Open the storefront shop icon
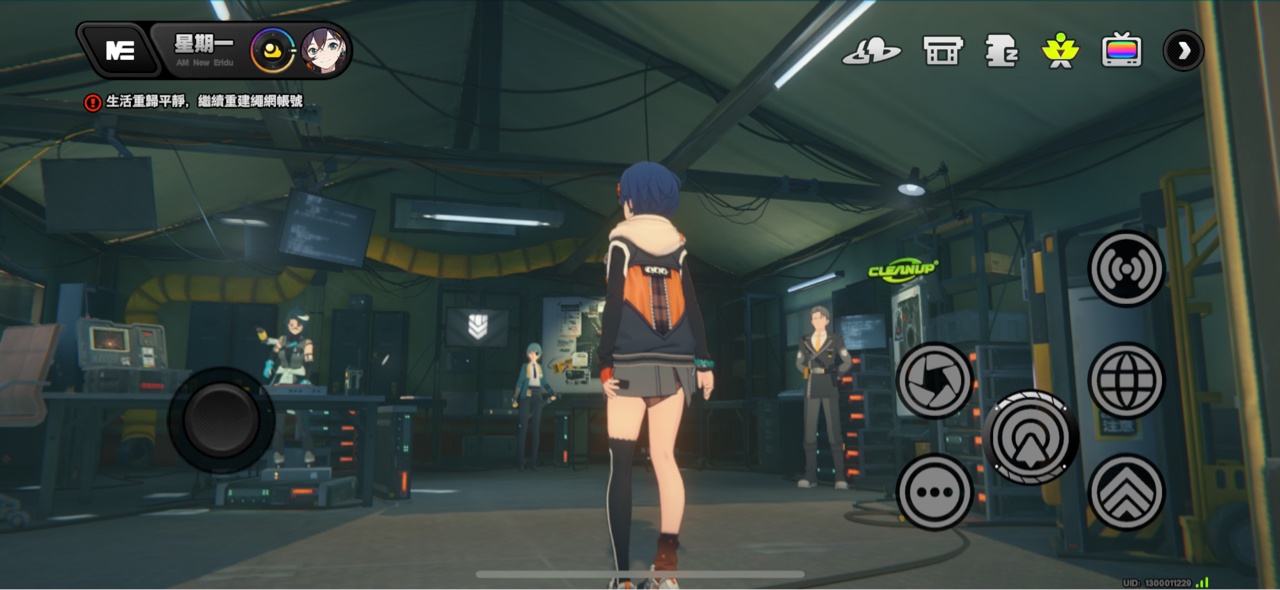 (942, 50)
